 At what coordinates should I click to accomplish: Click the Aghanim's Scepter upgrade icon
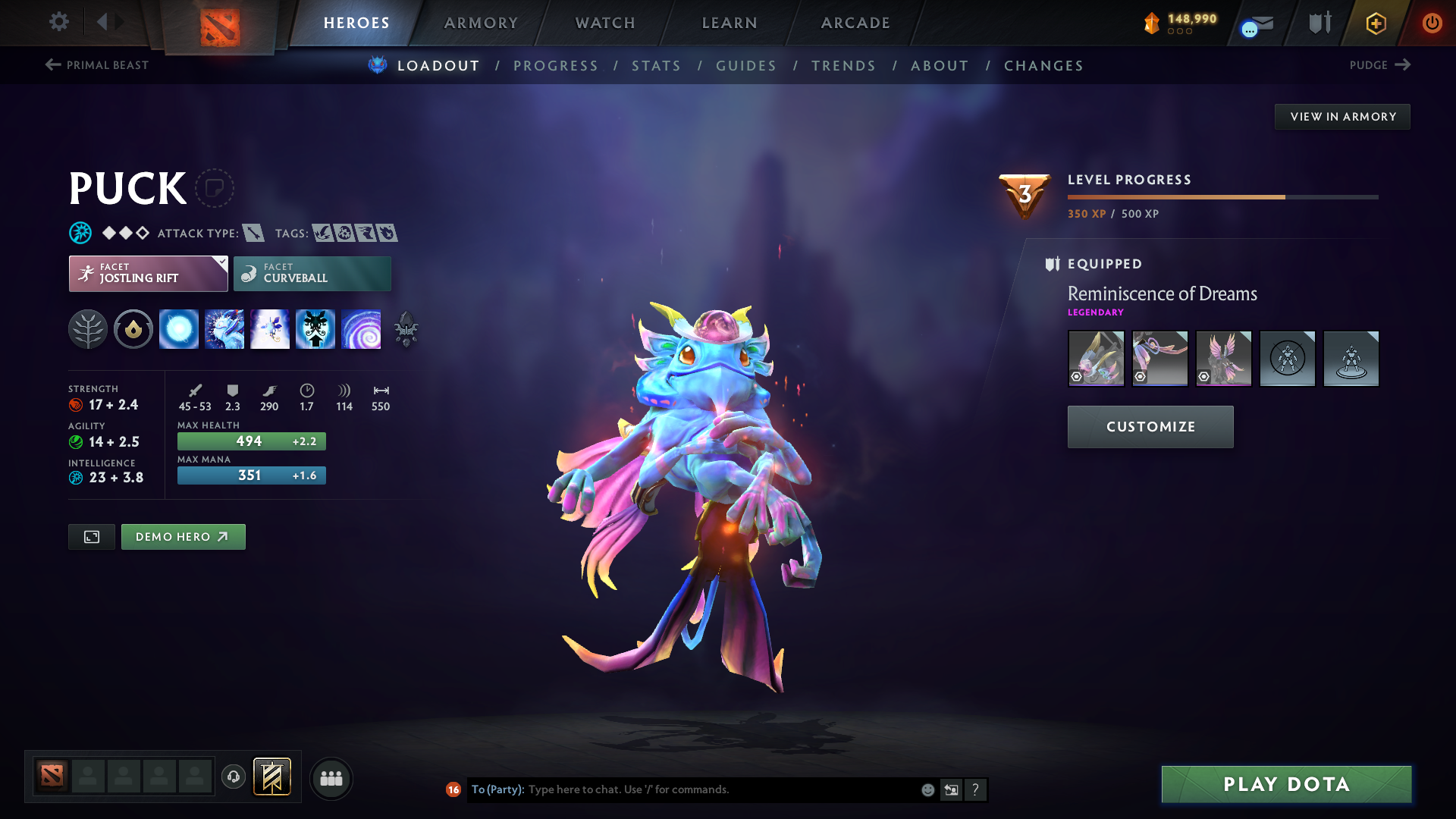[x=406, y=328]
